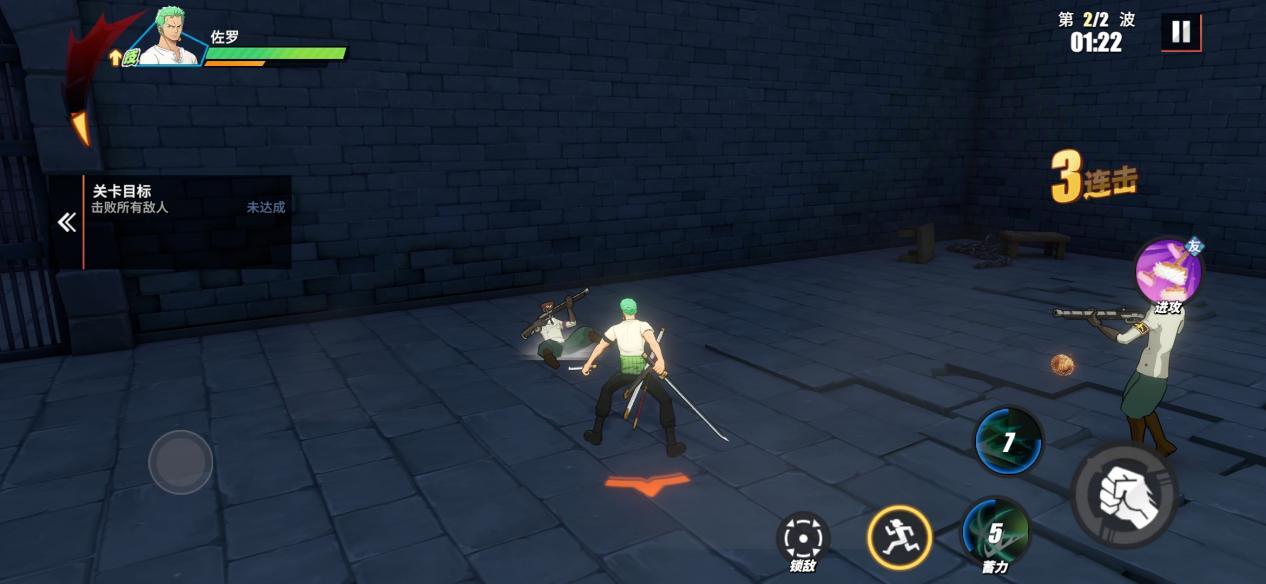The width and height of the screenshot is (1266, 584).
Task: Tap the fist basic attack button
Action: [1124, 492]
